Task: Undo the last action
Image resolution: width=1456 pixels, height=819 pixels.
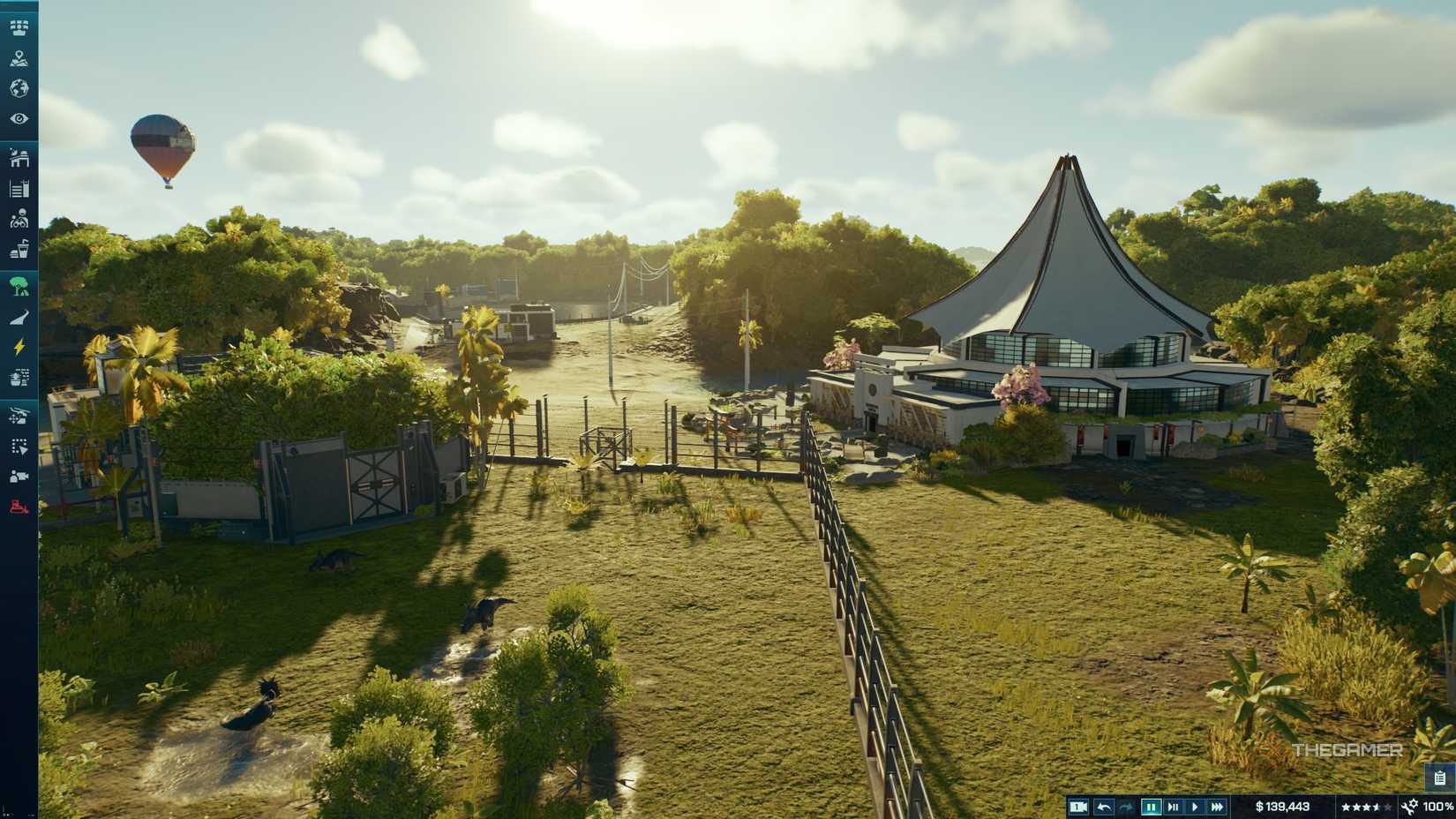Action: point(1104,806)
